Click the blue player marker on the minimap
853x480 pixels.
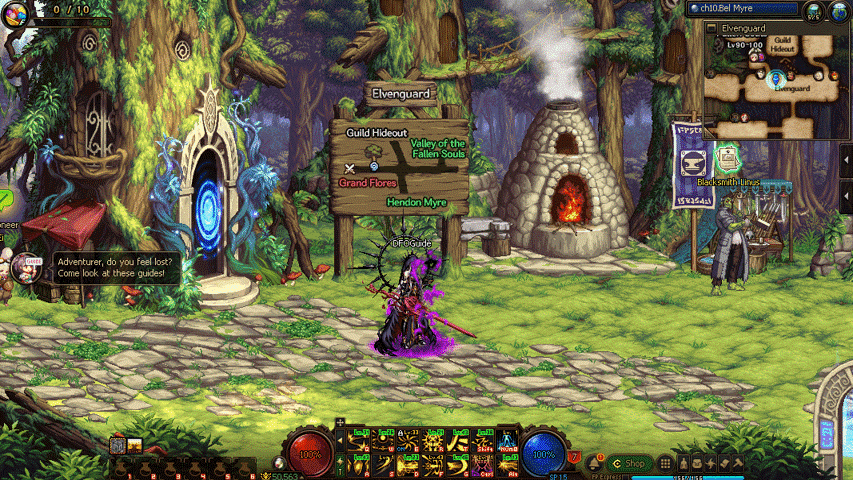776,79
